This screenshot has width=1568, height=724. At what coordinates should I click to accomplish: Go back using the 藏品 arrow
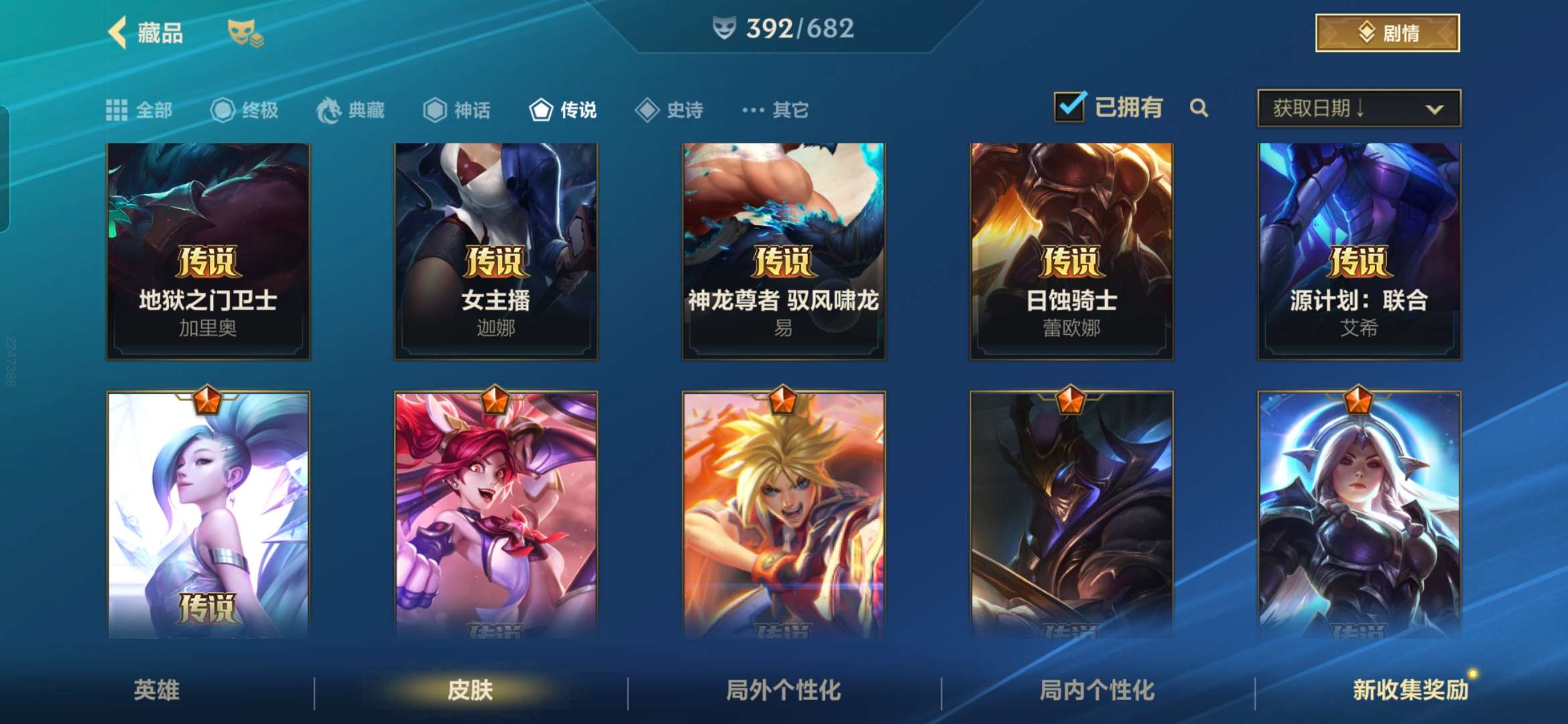[x=119, y=33]
